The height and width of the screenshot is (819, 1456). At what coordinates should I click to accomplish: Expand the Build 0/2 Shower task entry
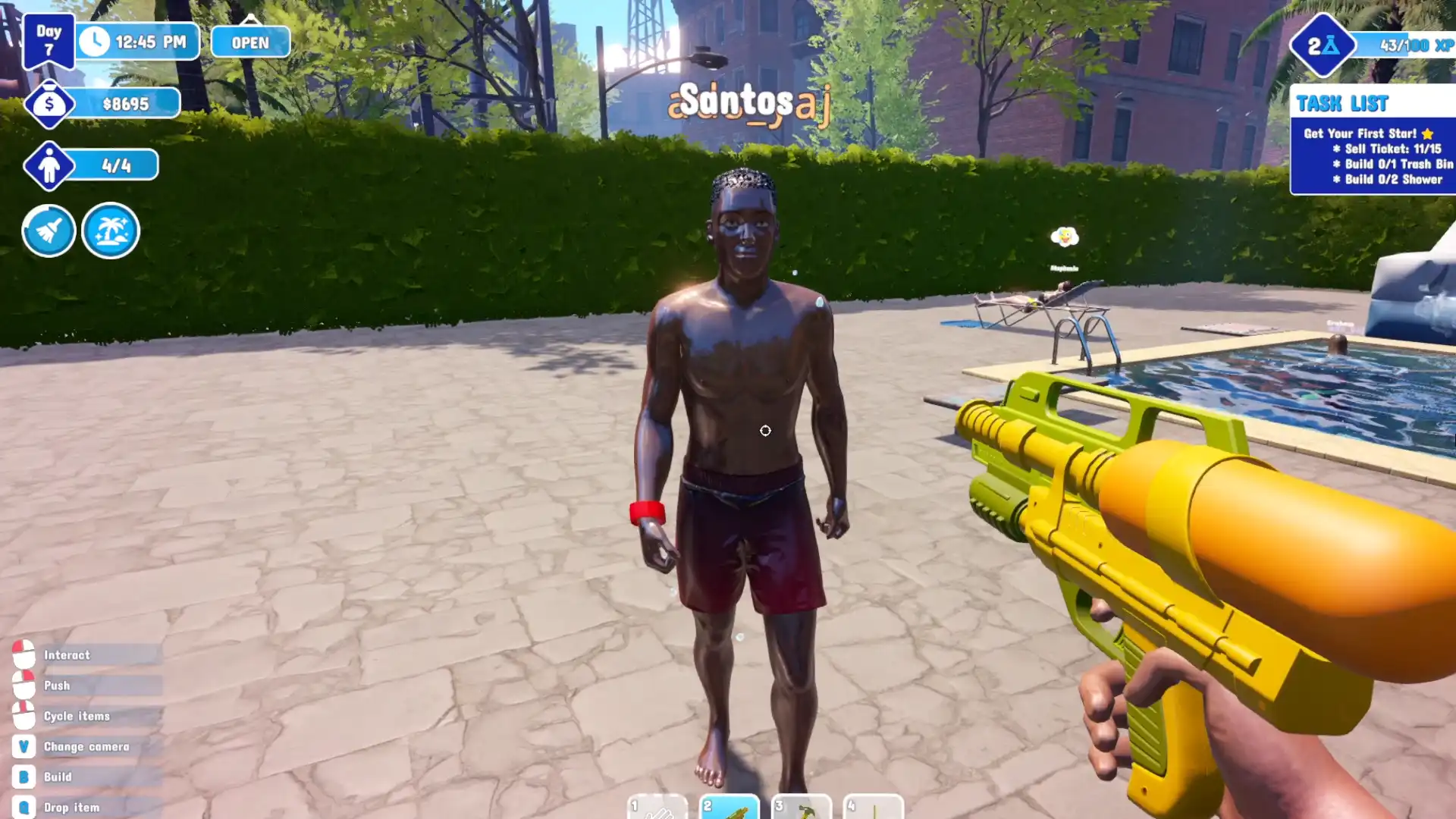[x=1387, y=180]
